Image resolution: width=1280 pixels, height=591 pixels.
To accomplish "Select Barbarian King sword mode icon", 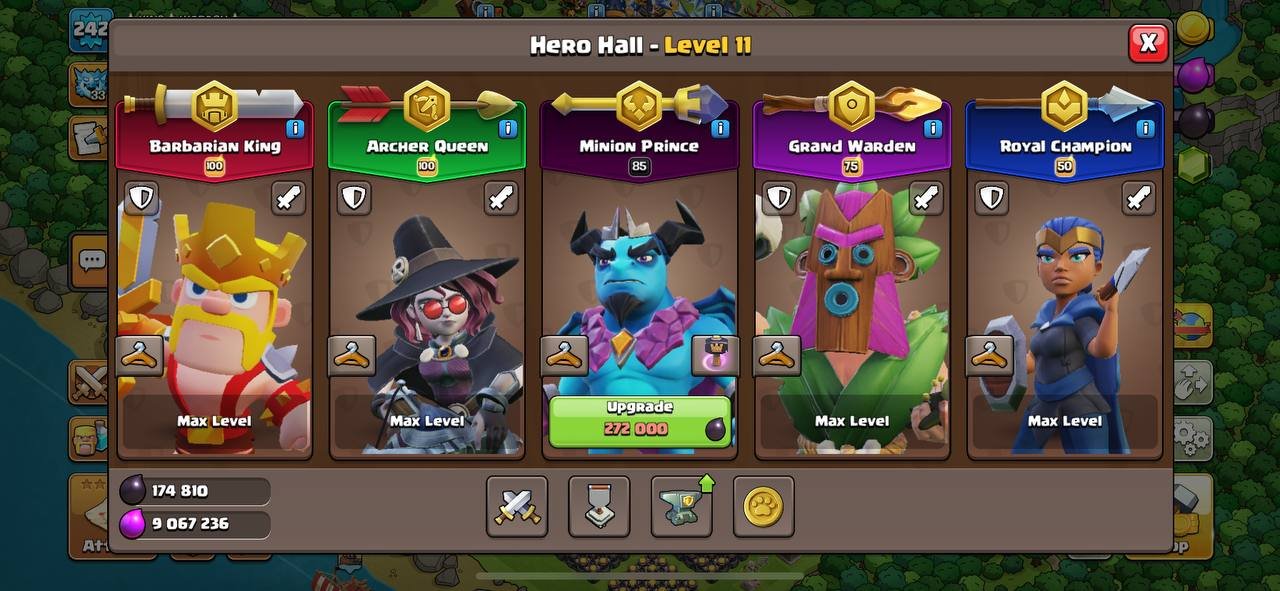I will (288, 198).
